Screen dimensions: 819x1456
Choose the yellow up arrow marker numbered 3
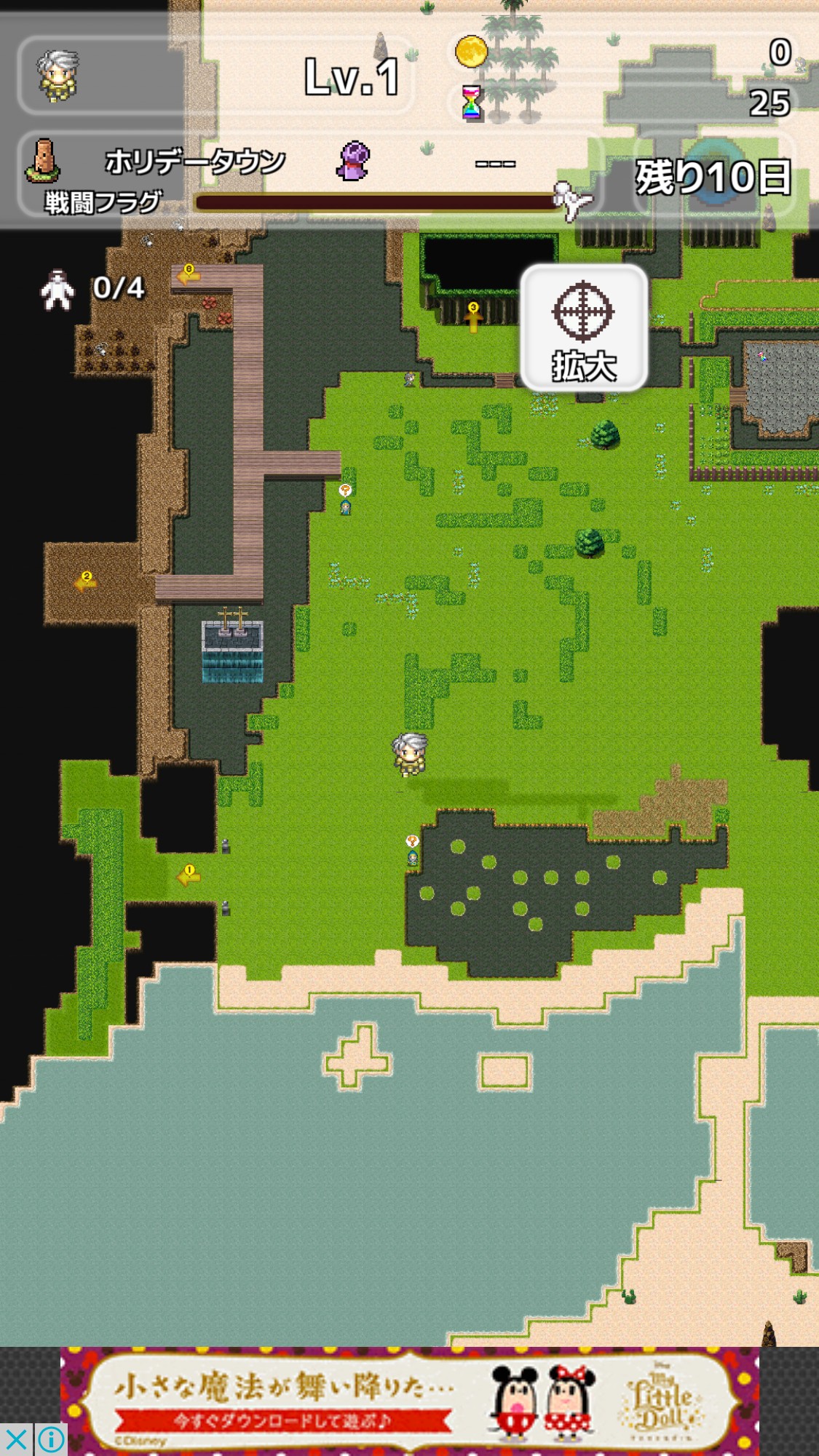[473, 316]
